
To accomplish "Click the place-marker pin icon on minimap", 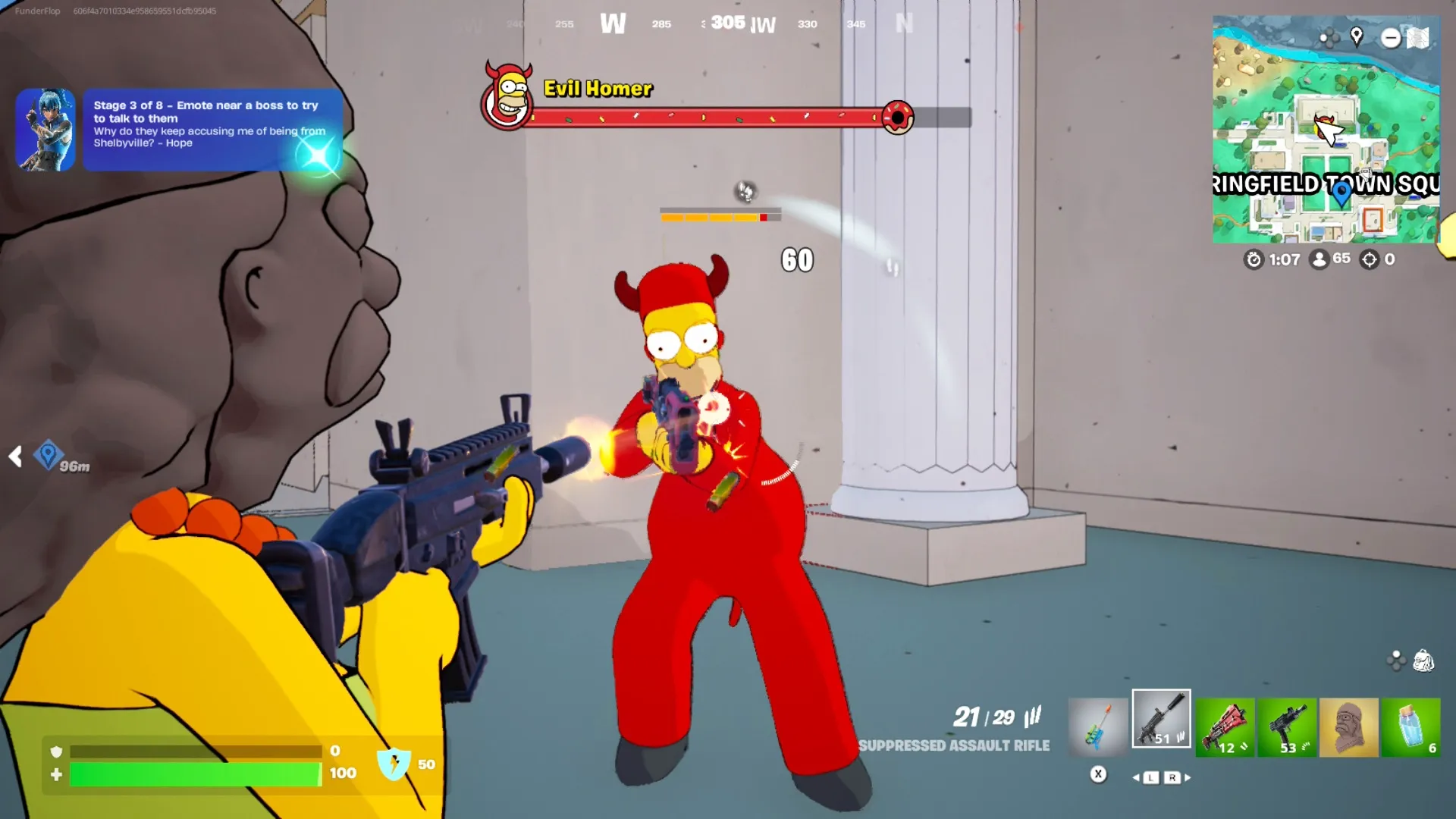I will 1357,36.
